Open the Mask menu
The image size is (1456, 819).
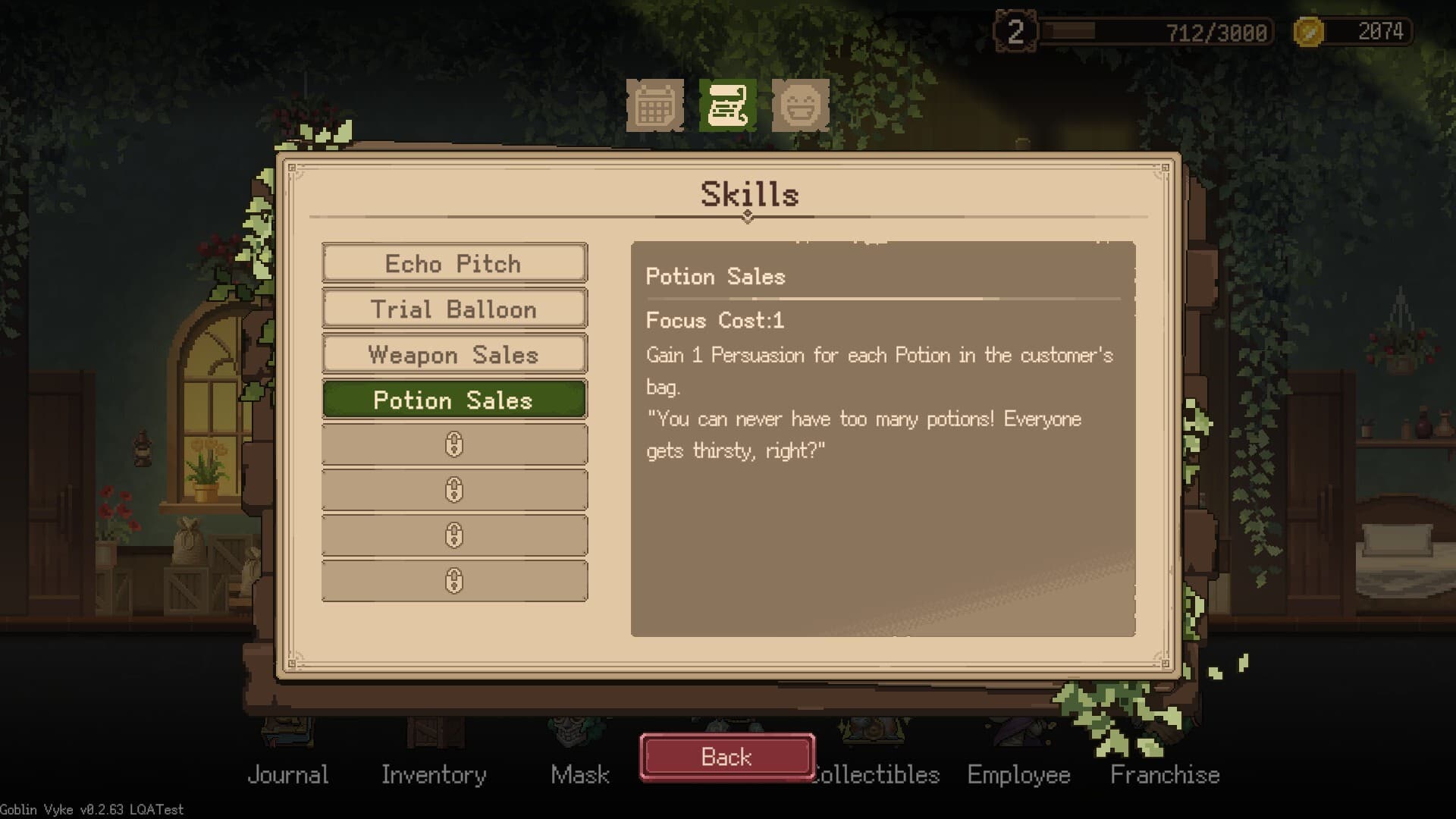point(580,775)
